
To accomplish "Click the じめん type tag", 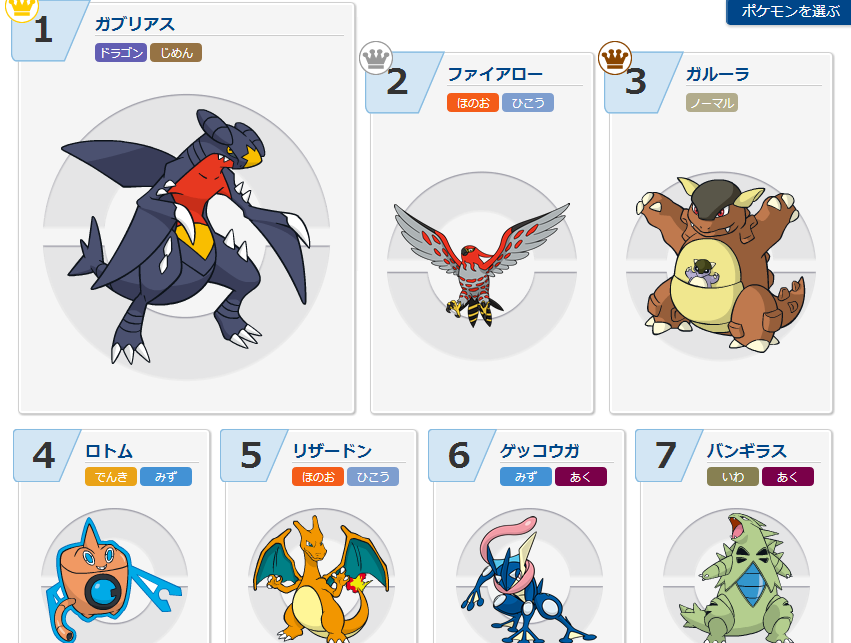I will 176,53.
